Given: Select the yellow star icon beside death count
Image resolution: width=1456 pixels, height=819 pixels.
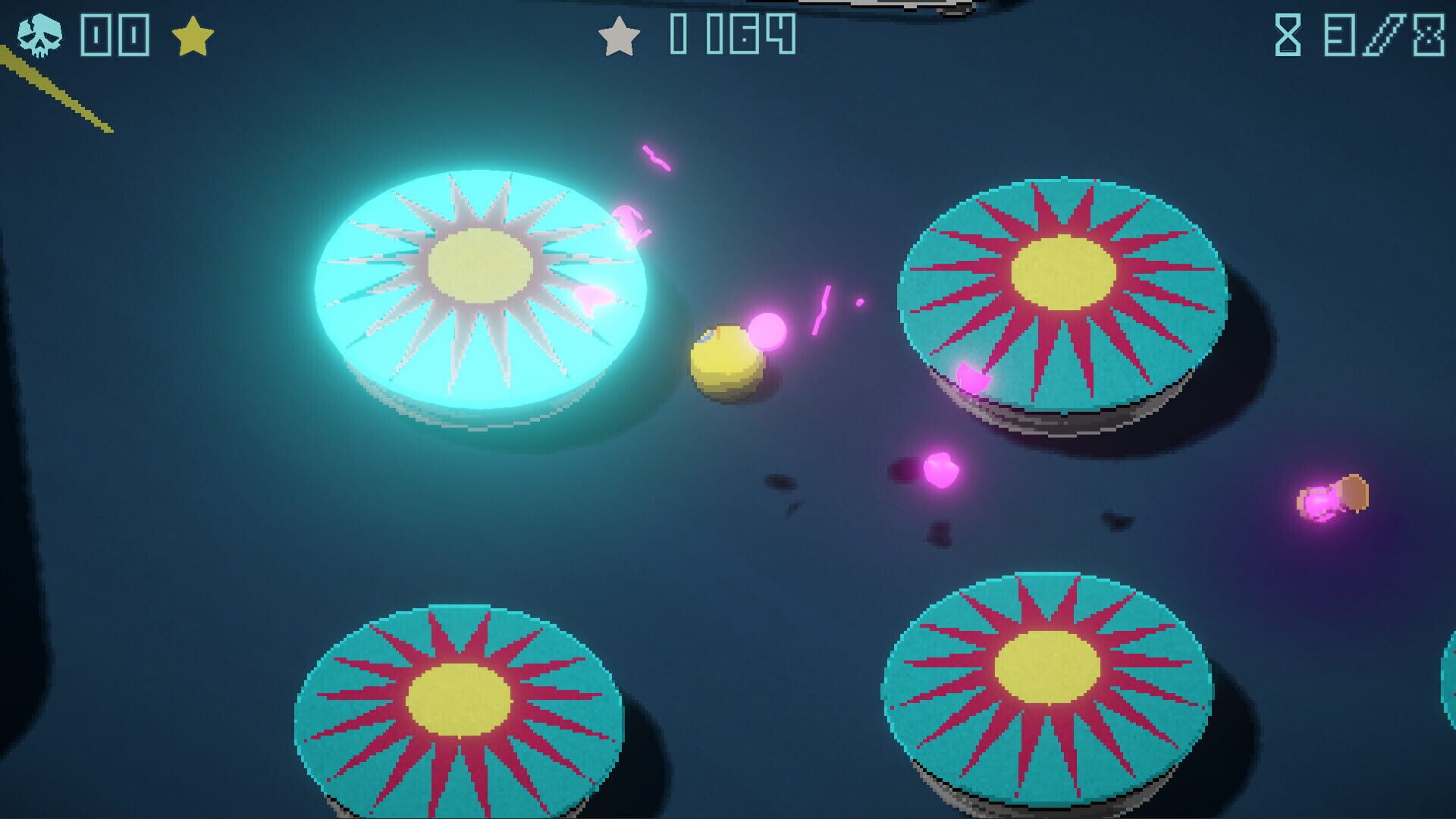Looking at the screenshot, I should pyautogui.click(x=194, y=33).
